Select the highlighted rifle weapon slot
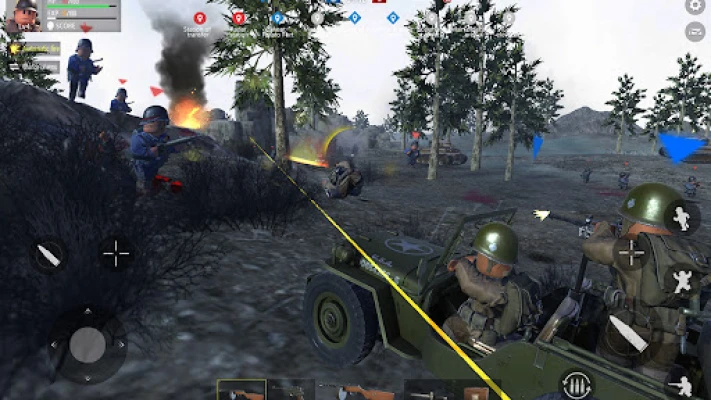The image size is (711, 400). tap(241, 390)
